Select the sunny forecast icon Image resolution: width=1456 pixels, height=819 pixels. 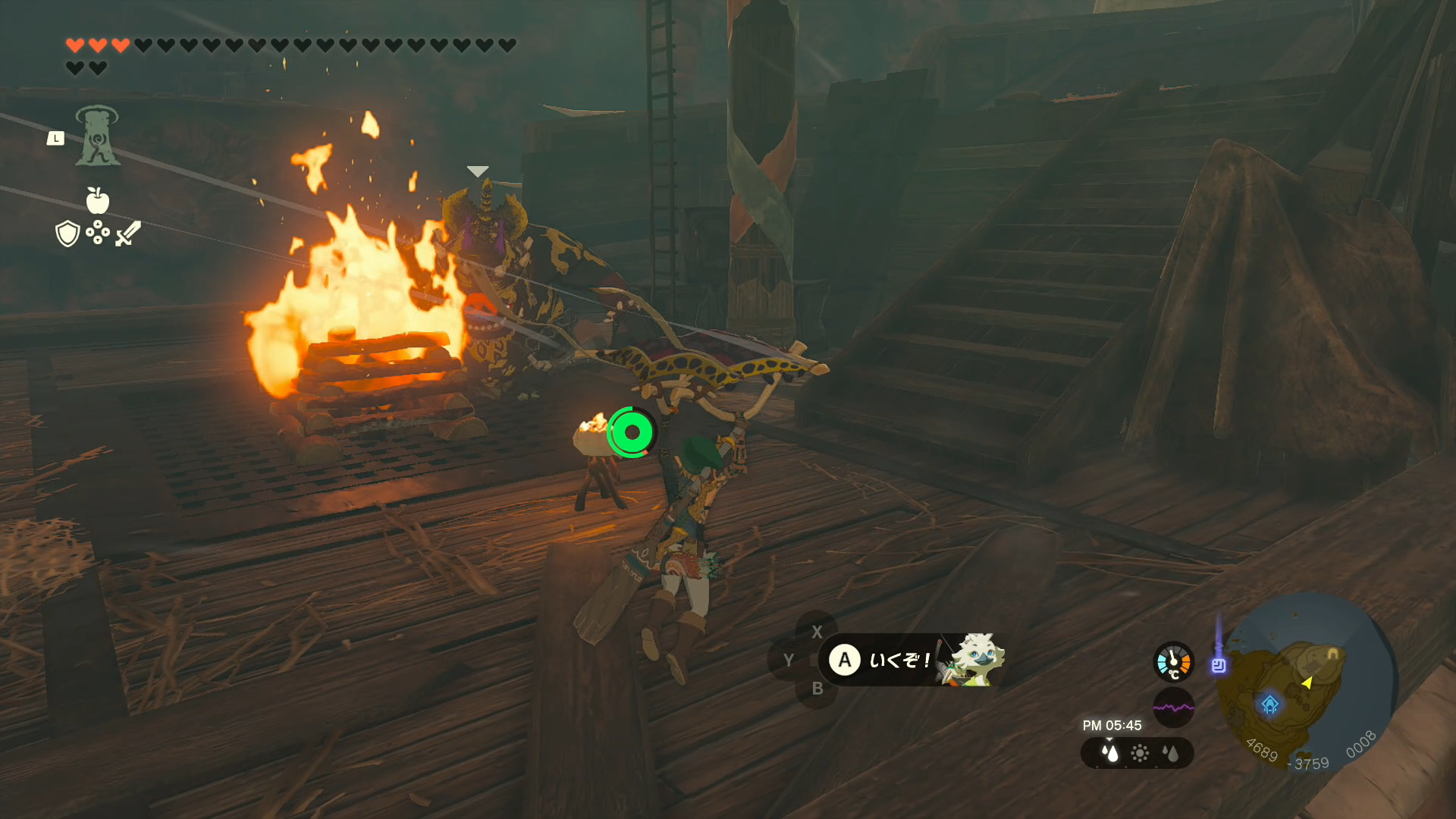[1140, 753]
